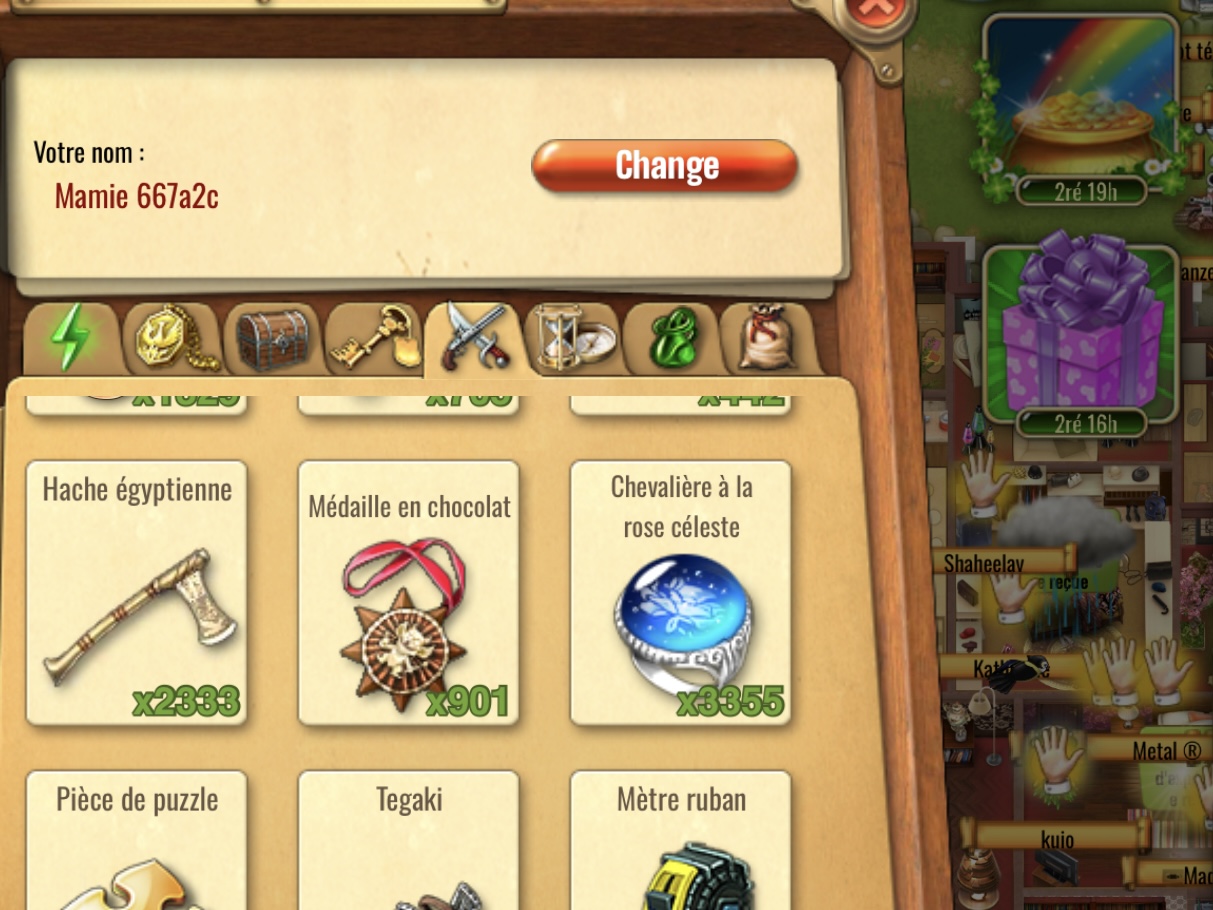Open the hourglass and compass tab
This screenshot has height=910, width=1213.
click(x=572, y=339)
